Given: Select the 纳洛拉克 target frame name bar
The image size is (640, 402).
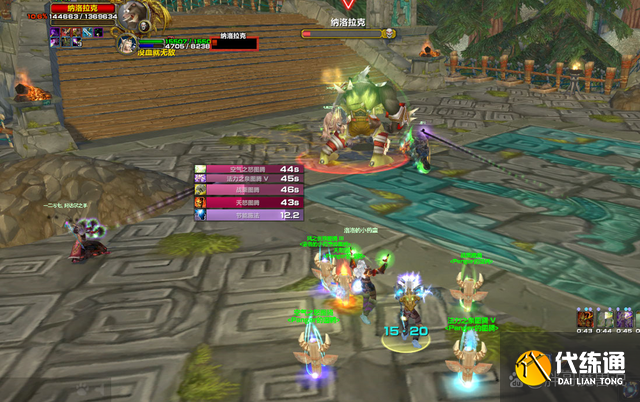Looking at the screenshot, I should pos(84,7).
